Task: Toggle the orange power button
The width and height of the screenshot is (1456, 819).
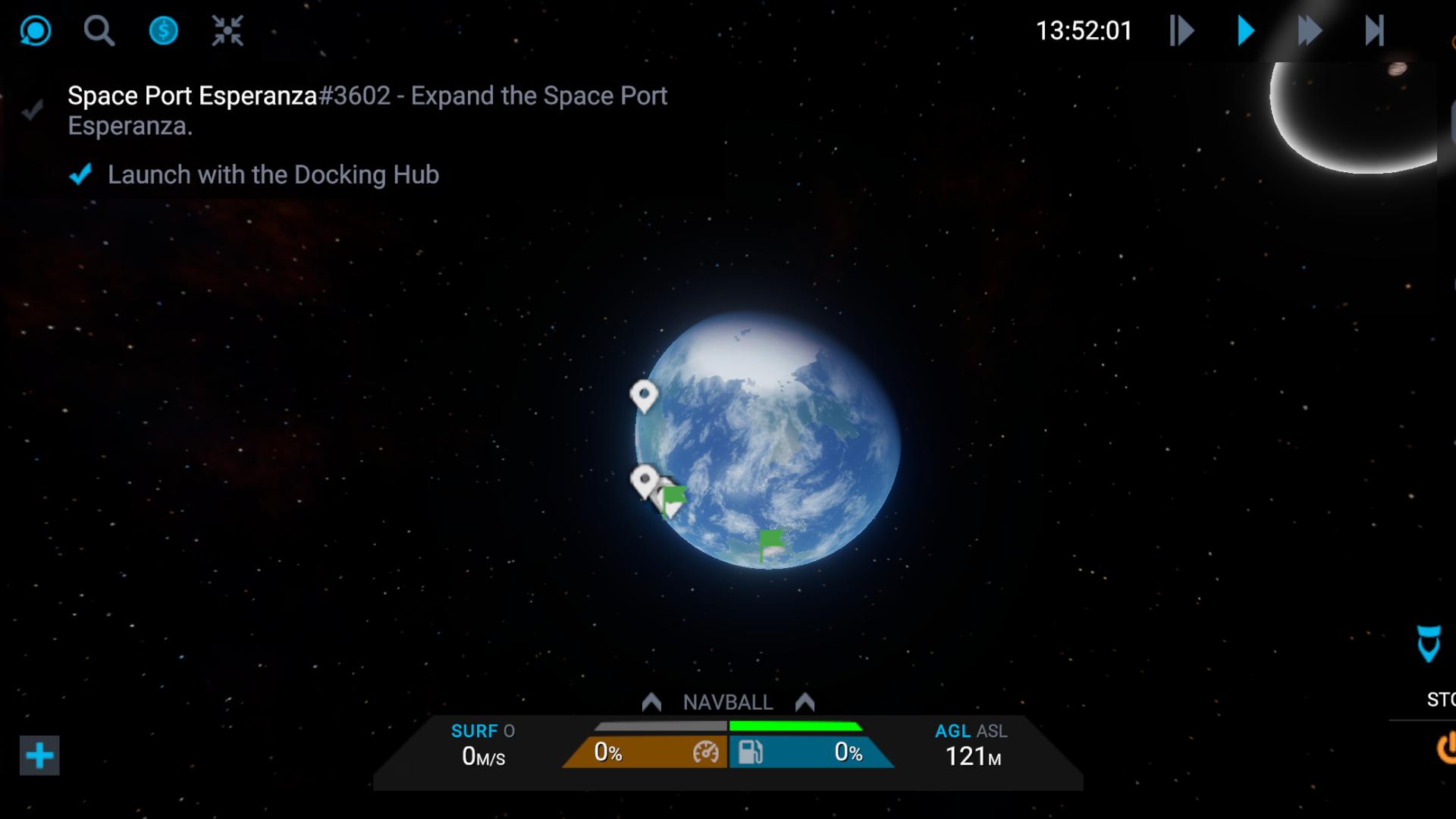Action: (x=1445, y=748)
